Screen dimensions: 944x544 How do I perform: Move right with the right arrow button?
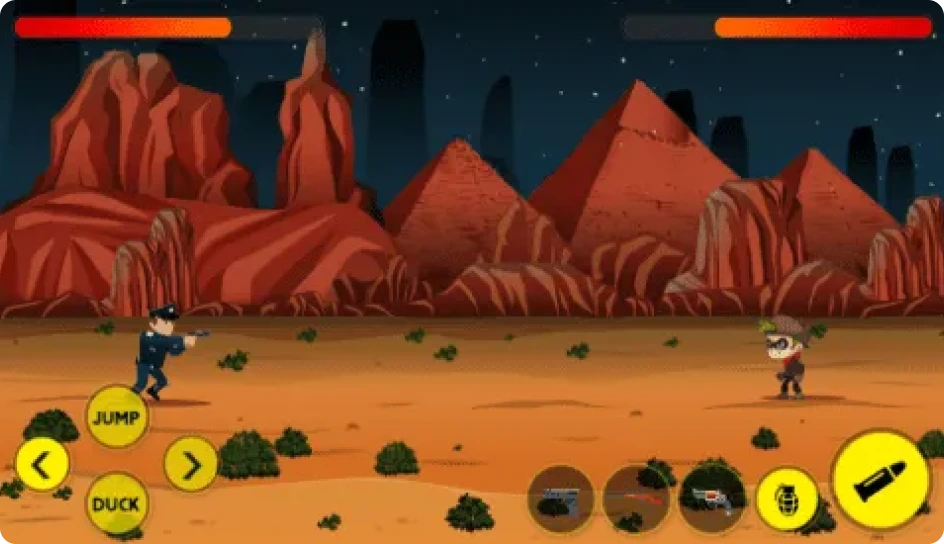click(x=191, y=464)
